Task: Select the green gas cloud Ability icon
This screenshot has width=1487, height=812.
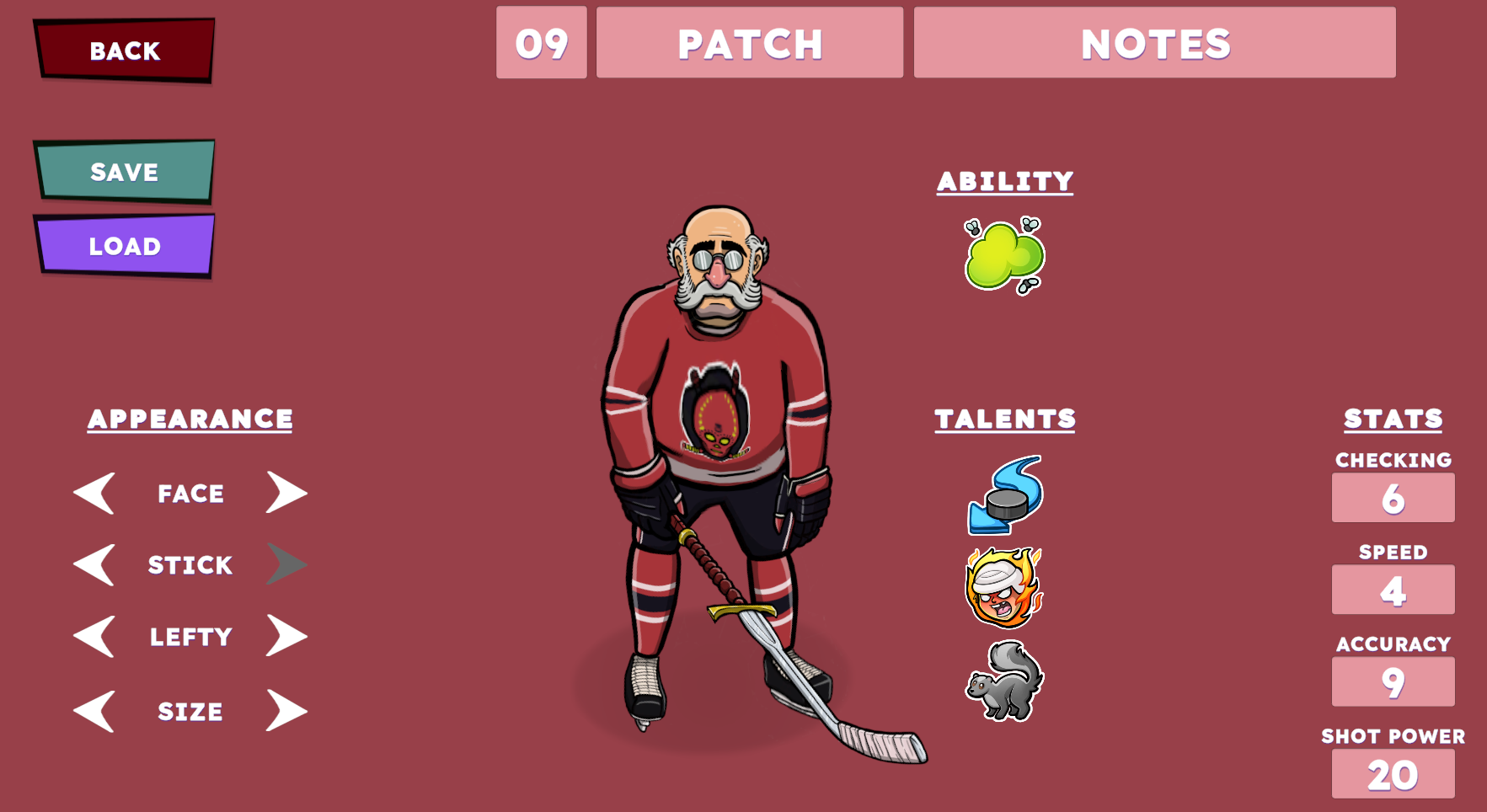Action: (x=1004, y=255)
